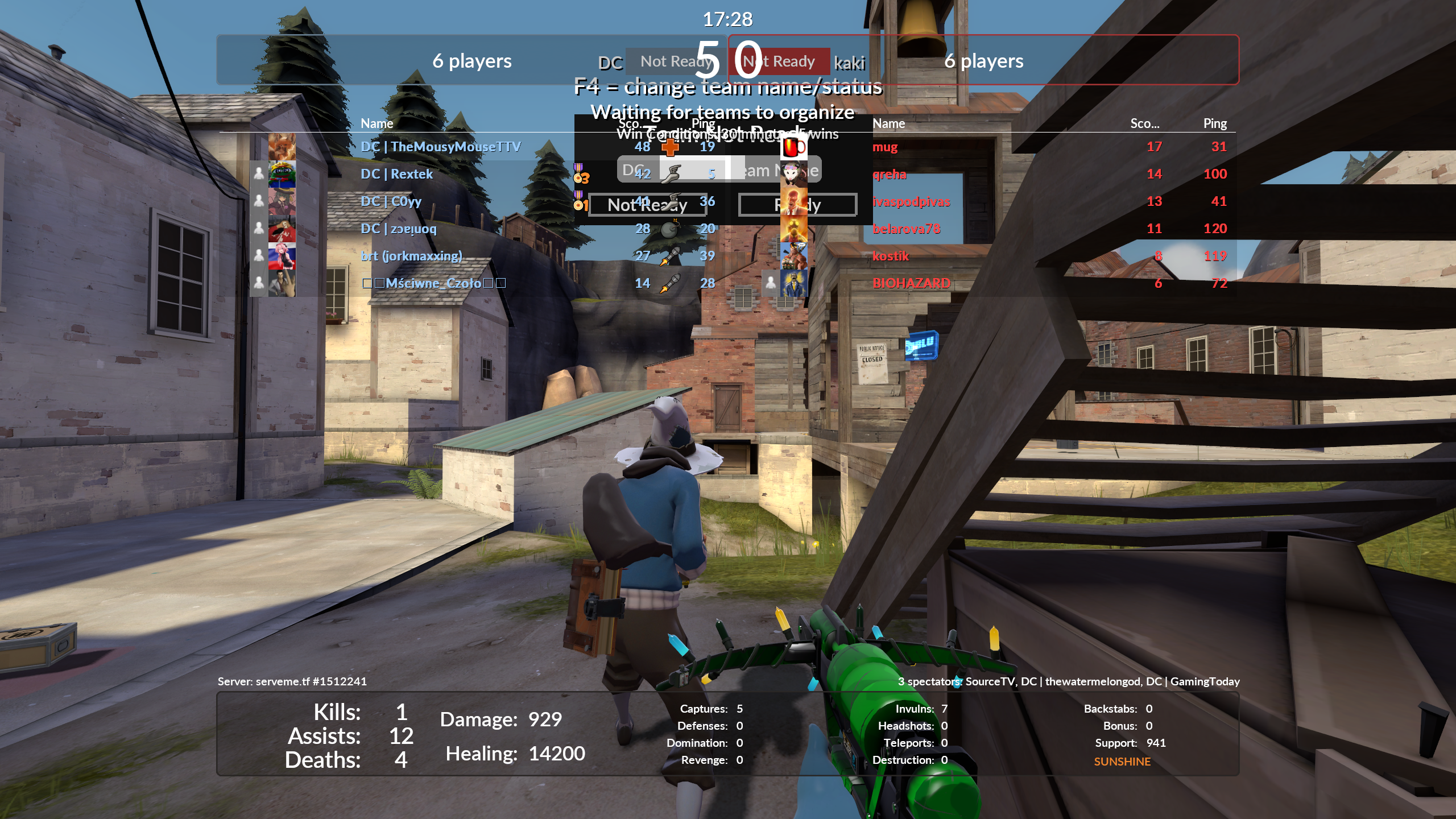The height and width of the screenshot is (819, 1456).
Task: Click Rextek's frog avatar thumbnail
Action: 282,174
